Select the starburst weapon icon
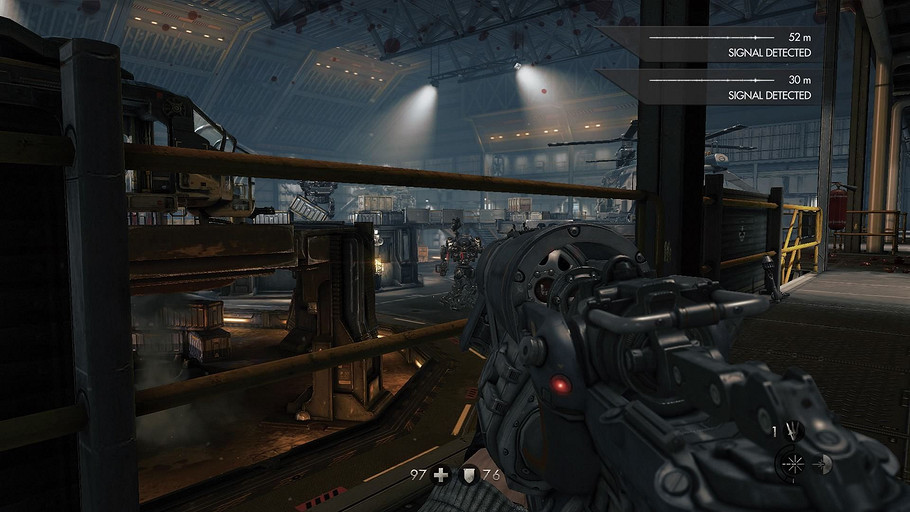 coord(793,463)
